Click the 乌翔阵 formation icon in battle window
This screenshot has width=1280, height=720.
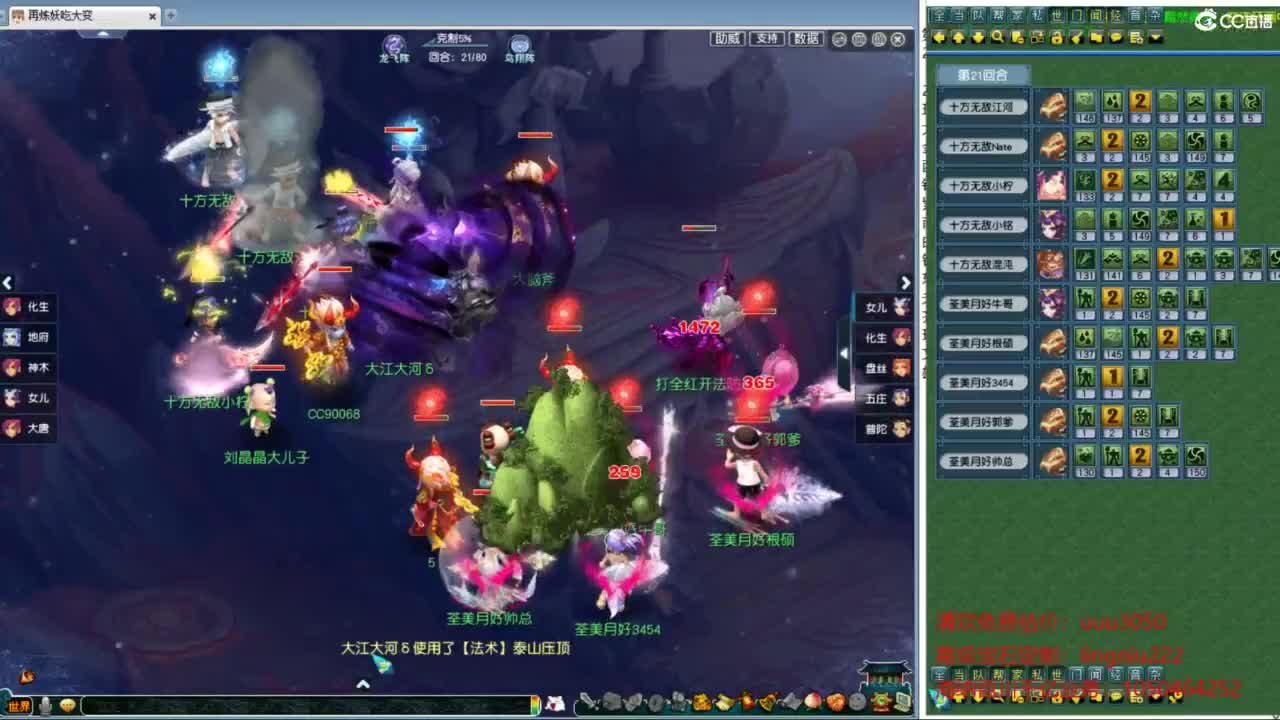pyautogui.click(x=520, y=43)
